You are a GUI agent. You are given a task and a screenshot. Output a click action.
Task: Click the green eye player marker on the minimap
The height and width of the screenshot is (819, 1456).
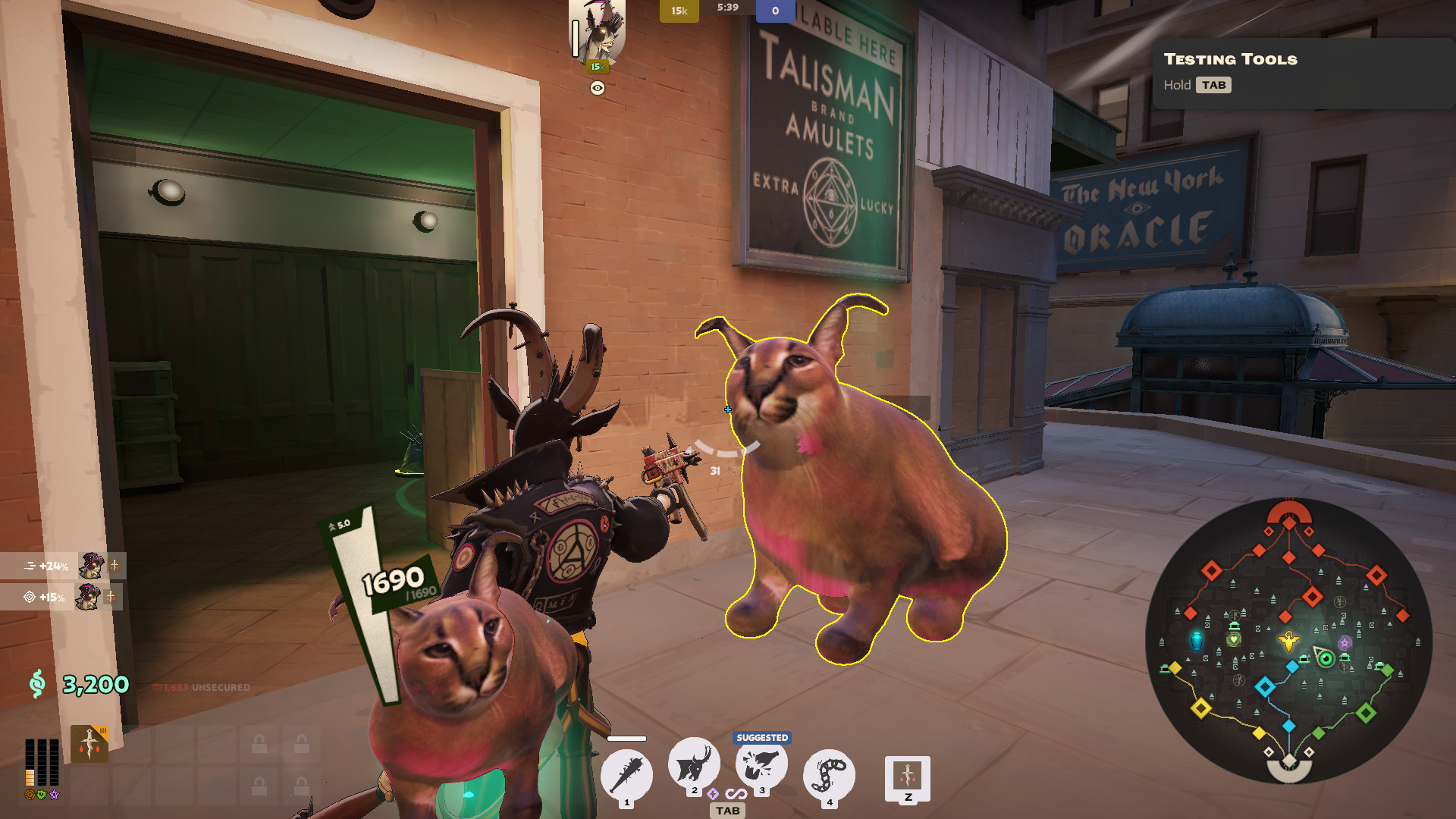pos(1325,658)
